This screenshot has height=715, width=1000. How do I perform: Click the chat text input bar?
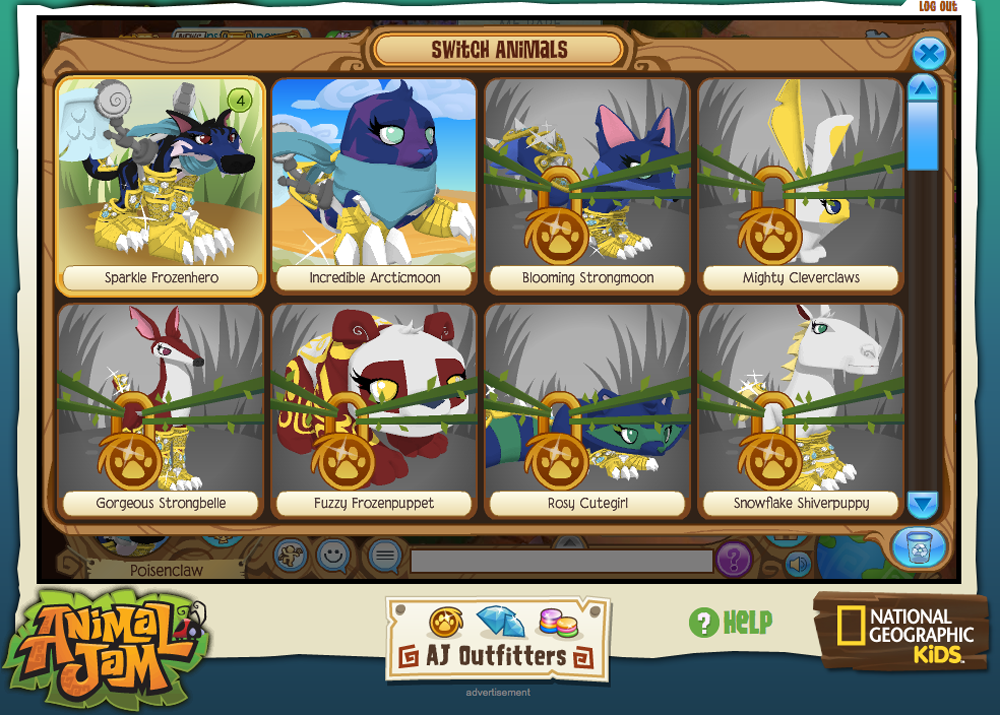tap(560, 561)
